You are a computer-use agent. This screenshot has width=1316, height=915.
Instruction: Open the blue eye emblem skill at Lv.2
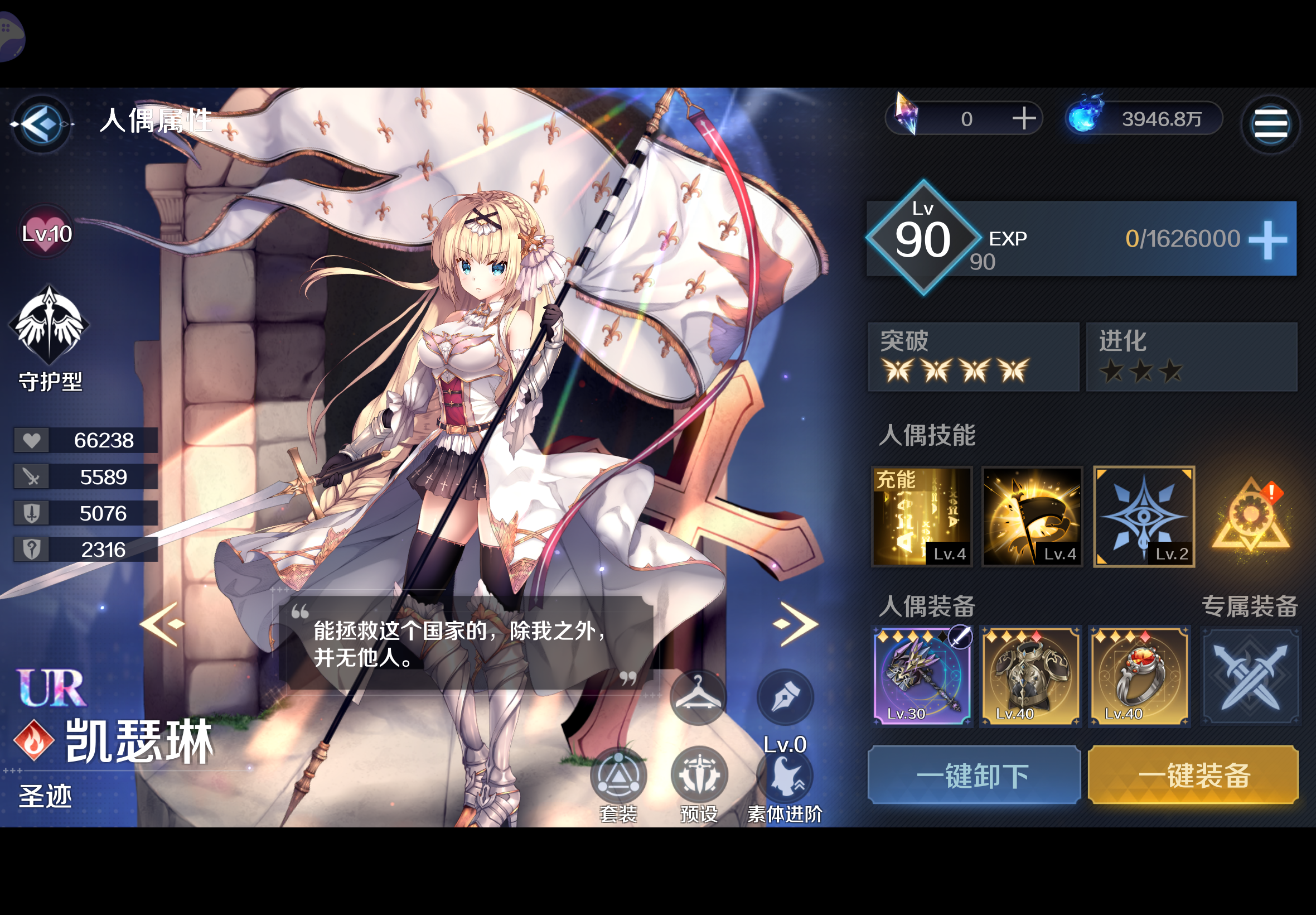1143,515
